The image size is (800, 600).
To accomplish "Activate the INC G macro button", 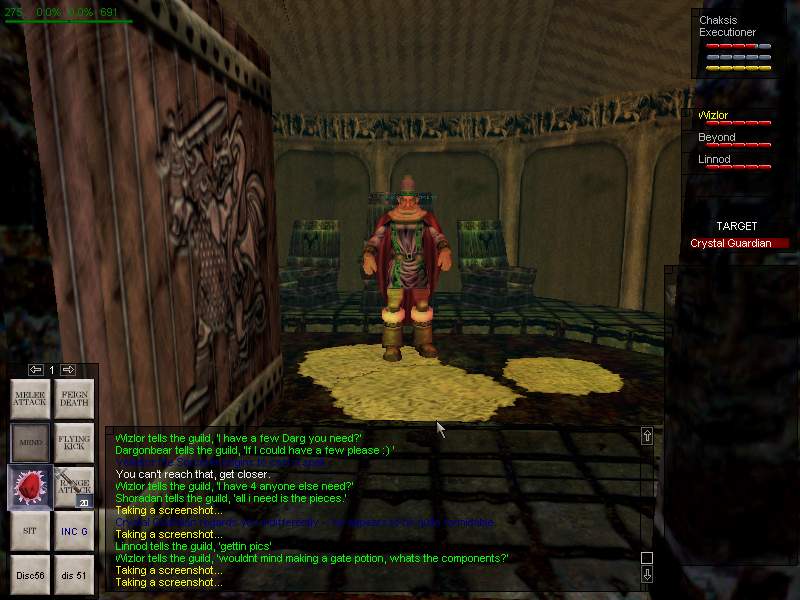I will 75,531.
